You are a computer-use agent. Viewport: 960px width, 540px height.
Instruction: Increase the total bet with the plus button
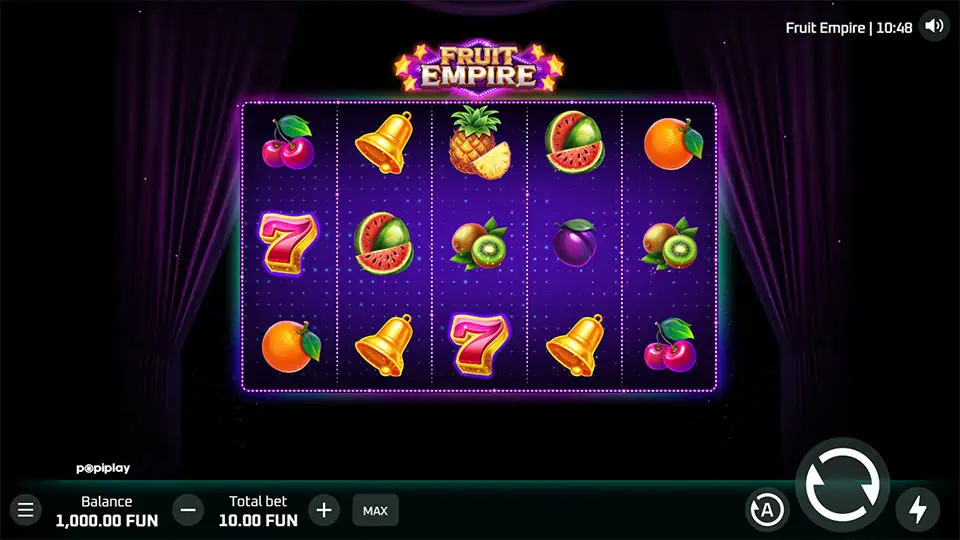tap(323, 510)
